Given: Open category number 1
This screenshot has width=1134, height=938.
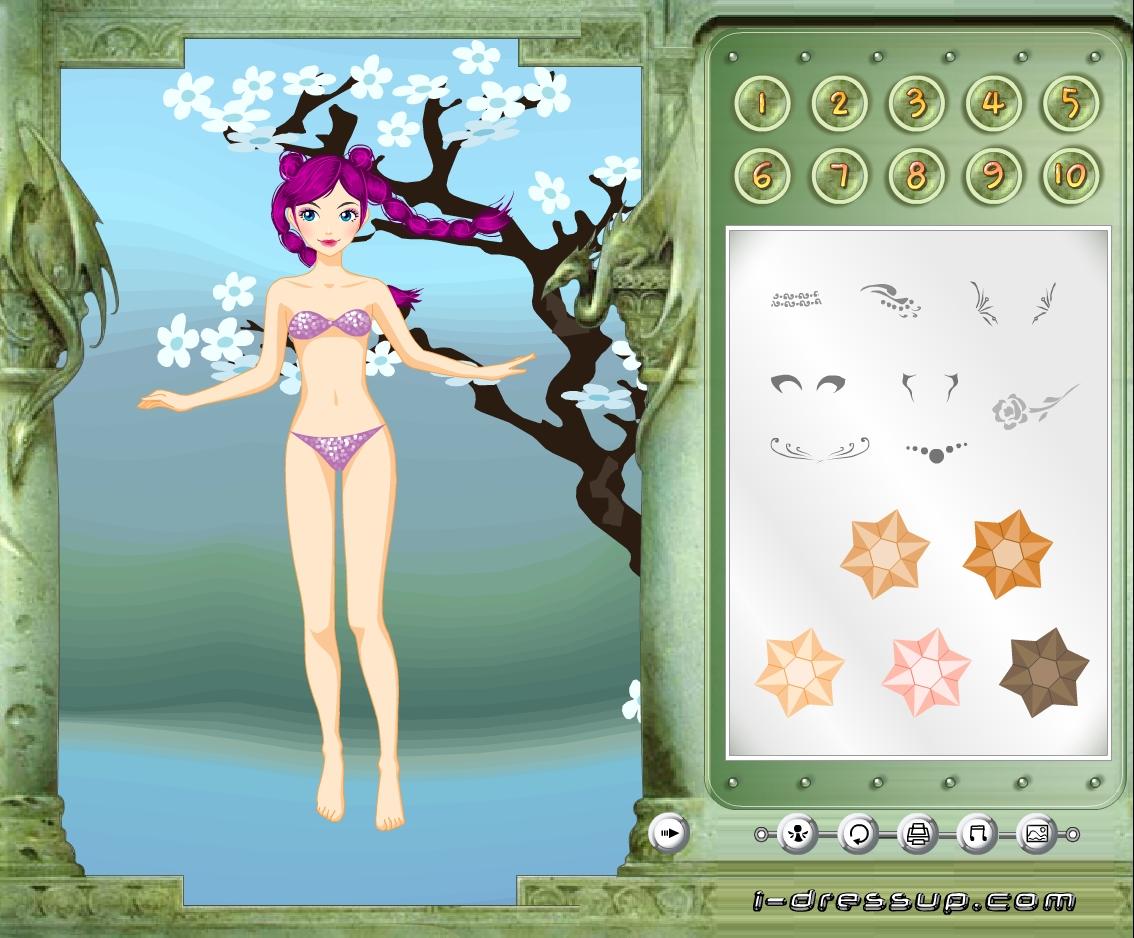Looking at the screenshot, I should 762,103.
